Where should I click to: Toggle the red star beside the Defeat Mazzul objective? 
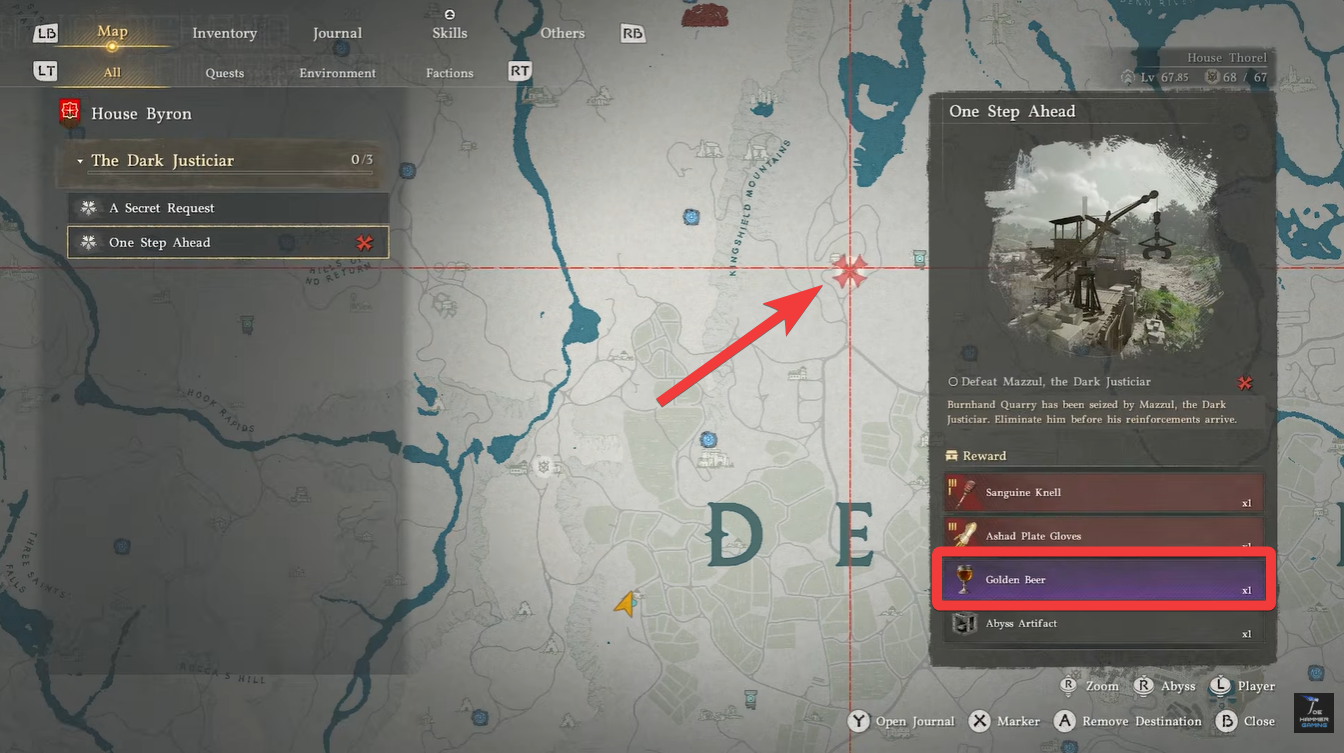click(1245, 382)
